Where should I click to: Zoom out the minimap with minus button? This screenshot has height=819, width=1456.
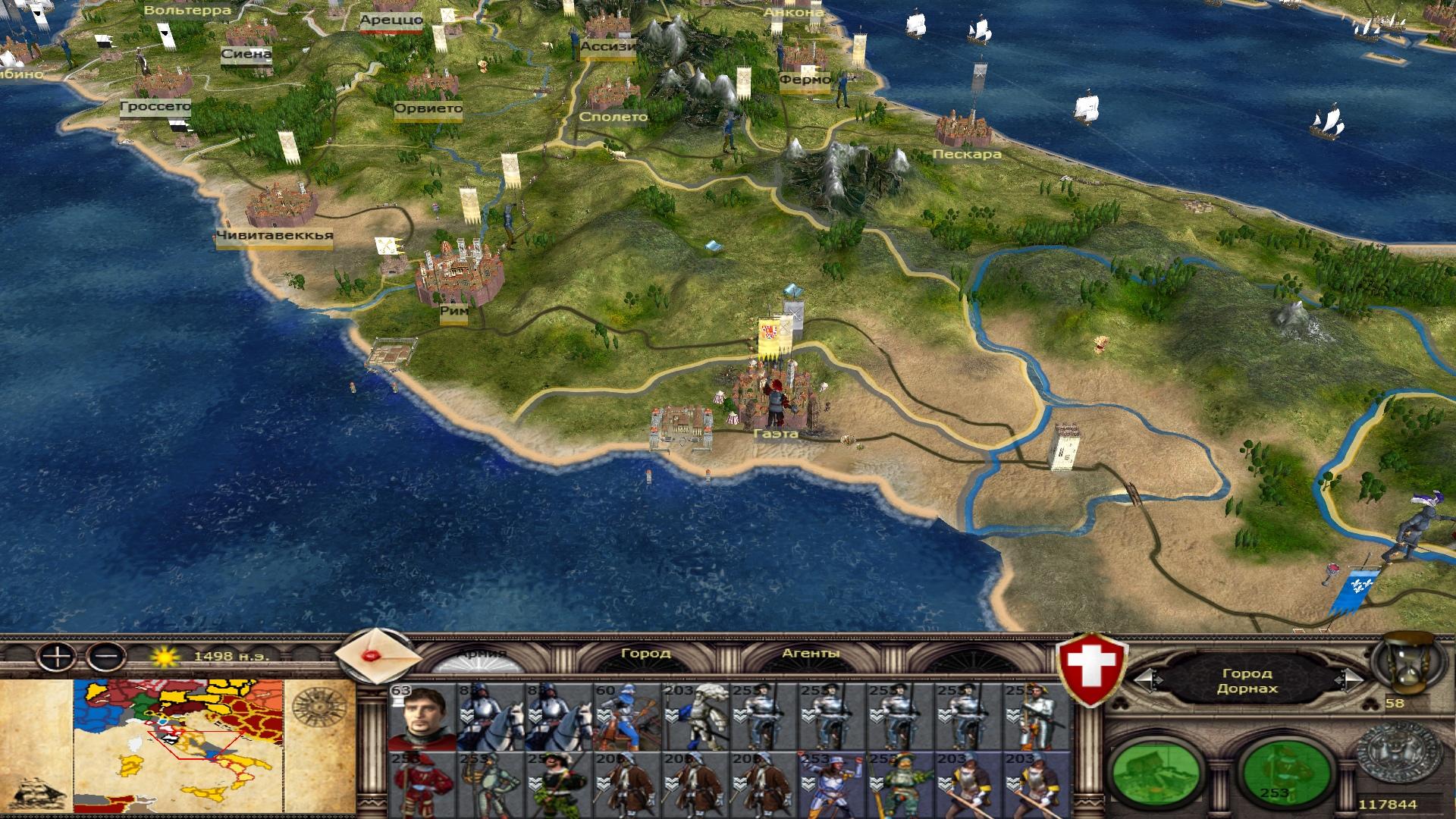[105, 655]
